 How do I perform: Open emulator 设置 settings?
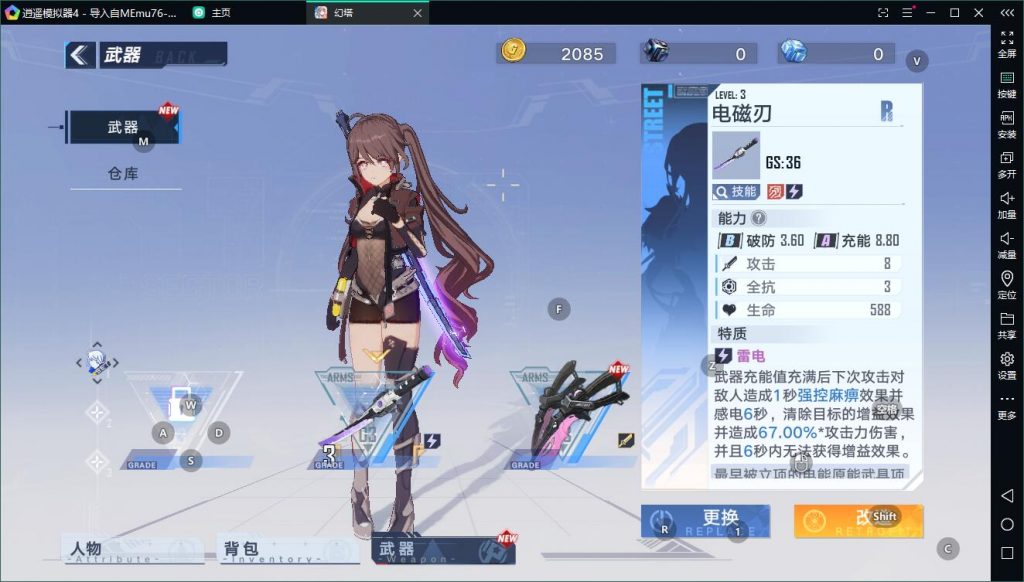pyautogui.click(x=1006, y=364)
